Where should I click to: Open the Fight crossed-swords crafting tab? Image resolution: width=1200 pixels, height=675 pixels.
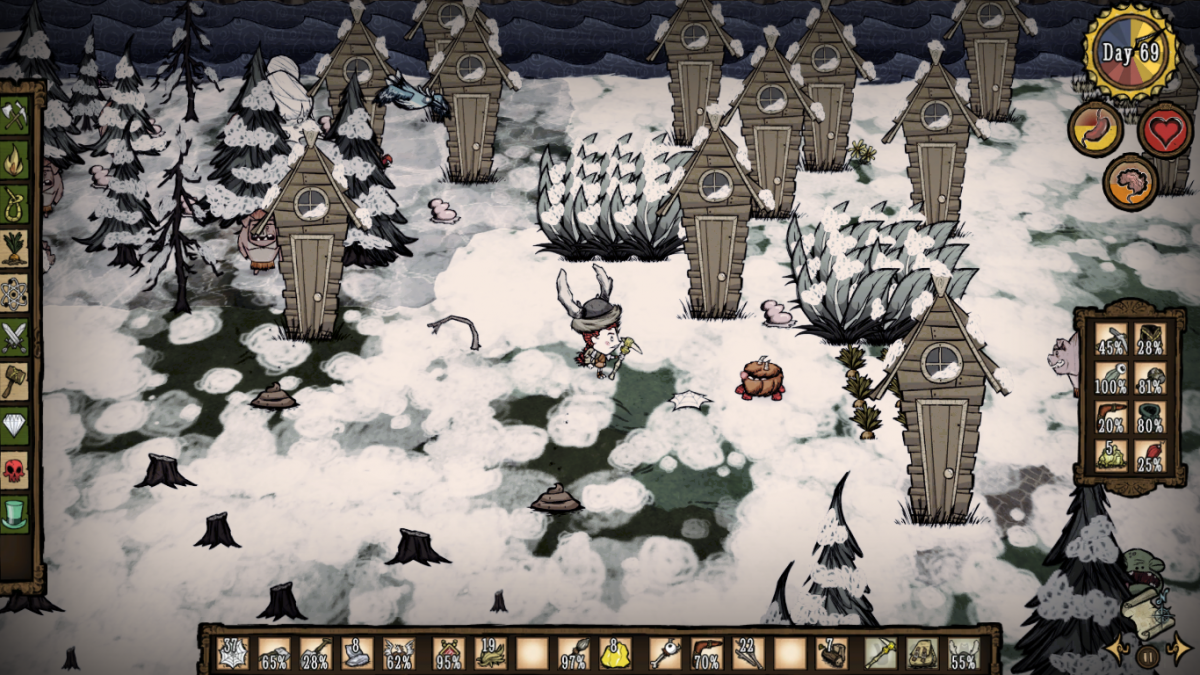click(14, 336)
